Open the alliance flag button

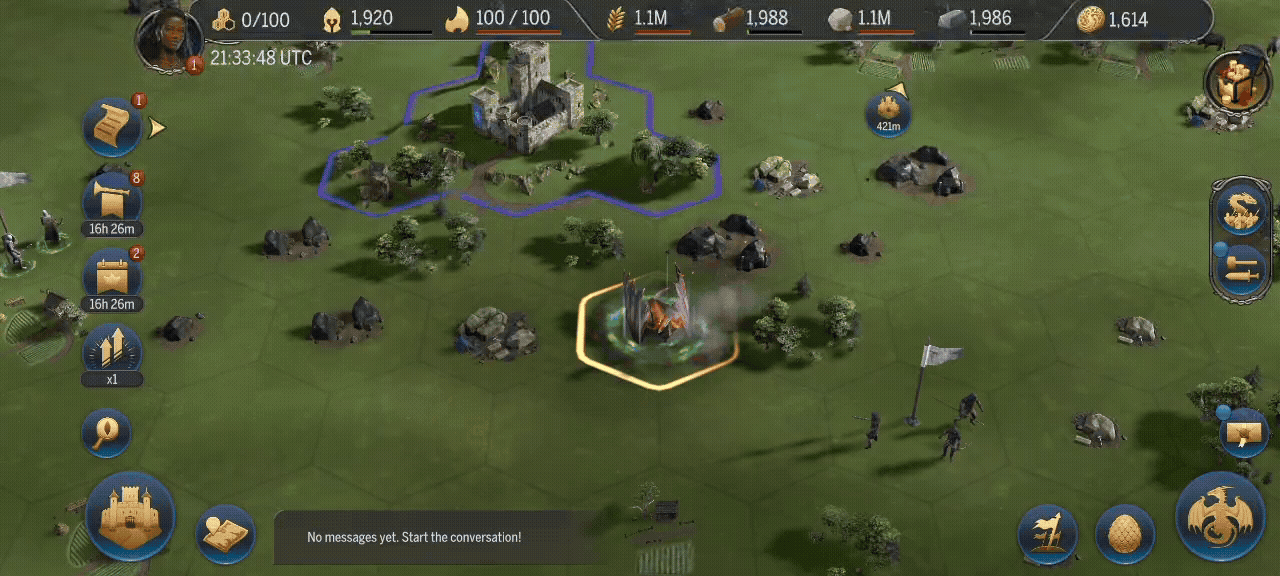click(x=1047, y=534)
